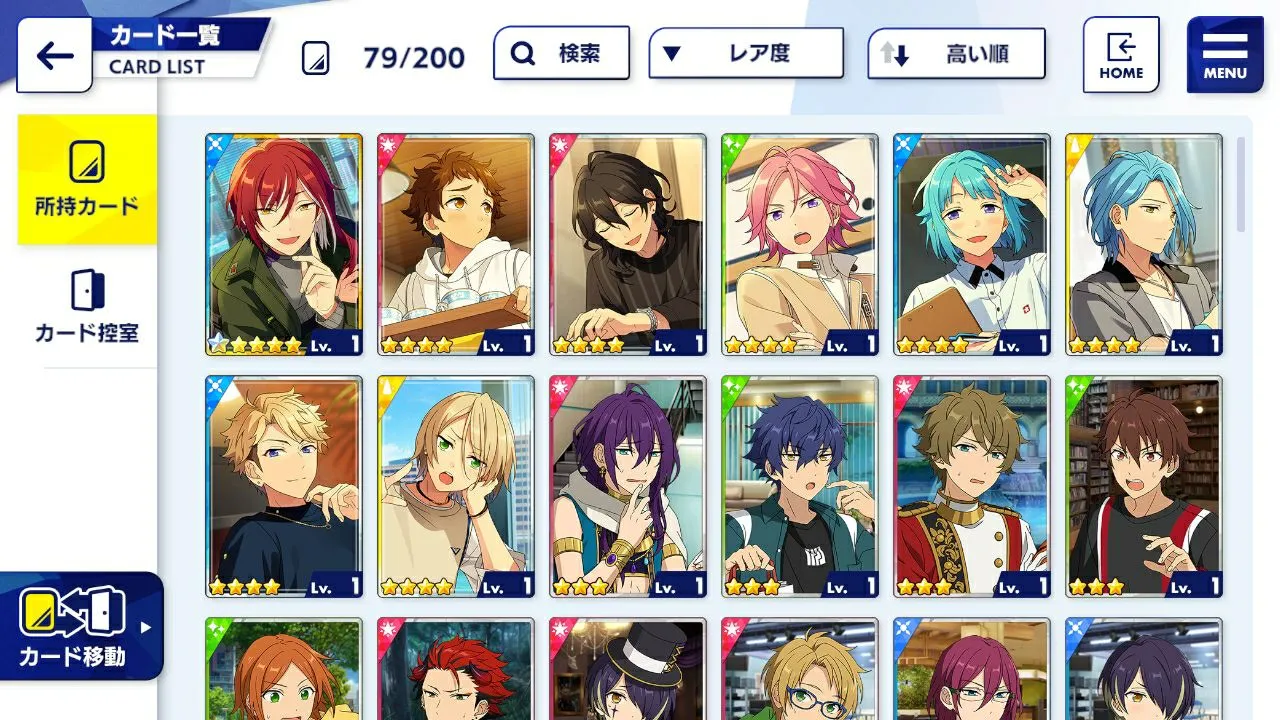Pick the card in red royal uniform
1280x720 pixels.
972,486
